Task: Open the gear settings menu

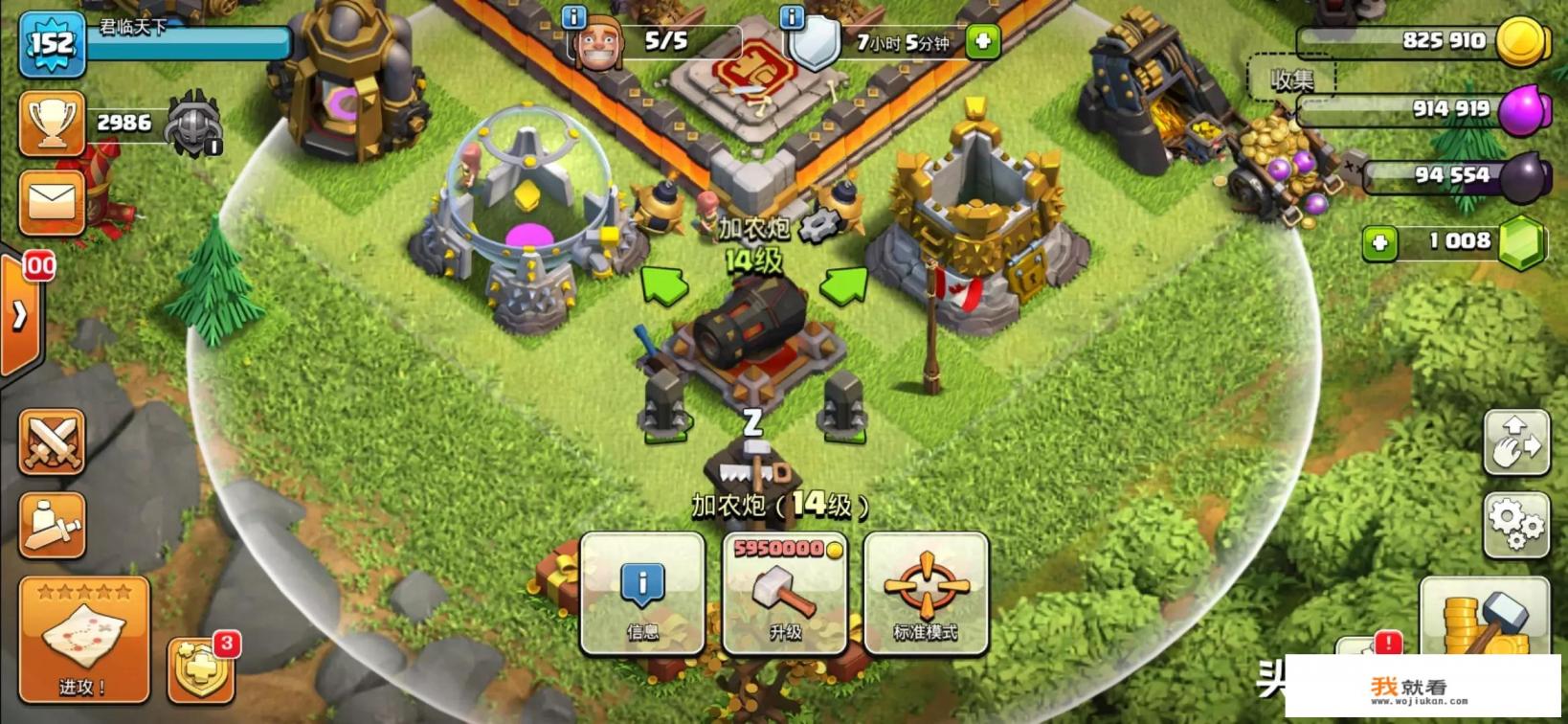Action: 1515,524
